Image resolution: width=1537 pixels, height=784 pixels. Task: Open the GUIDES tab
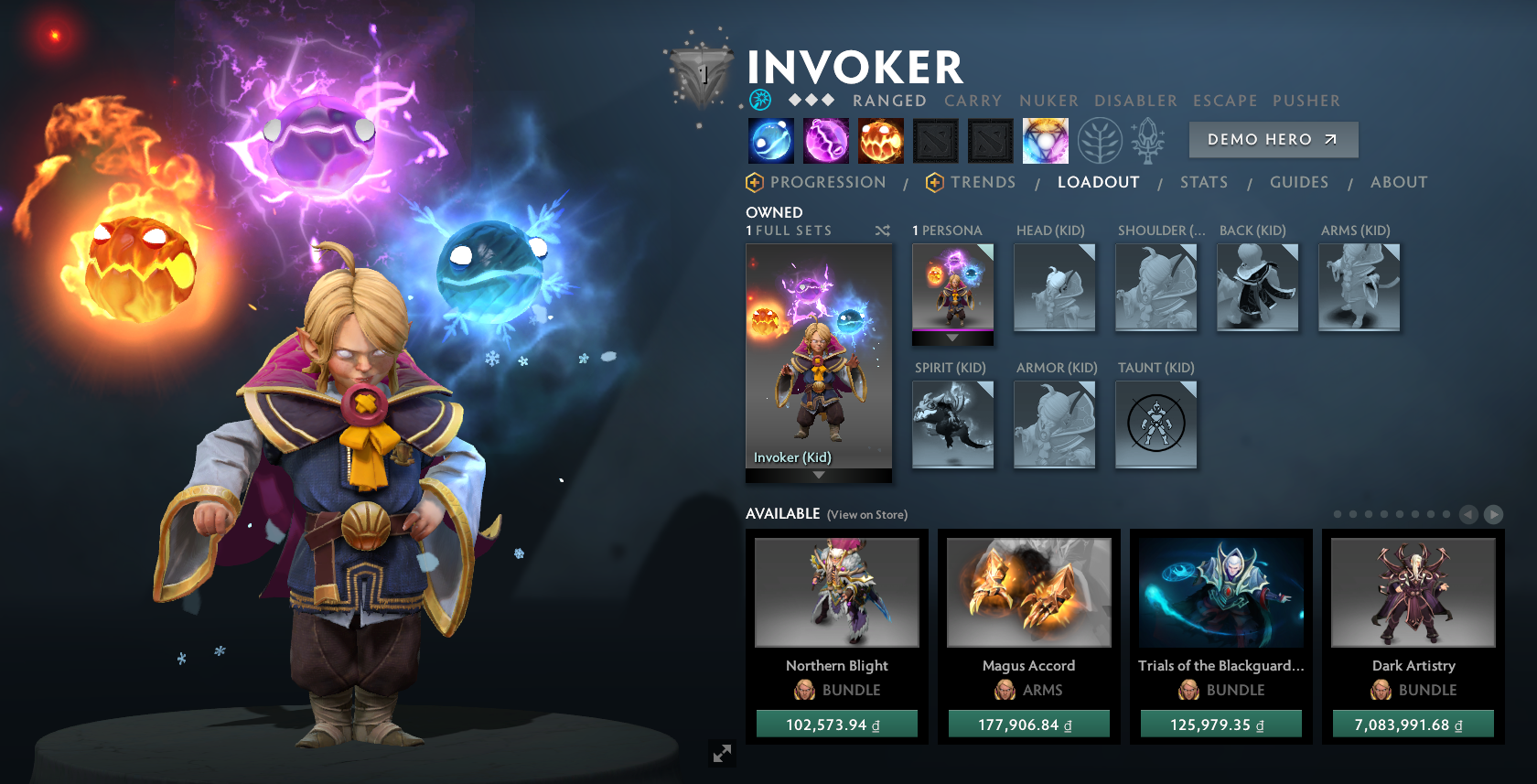pyautogui.click(x=1298, y=182)
